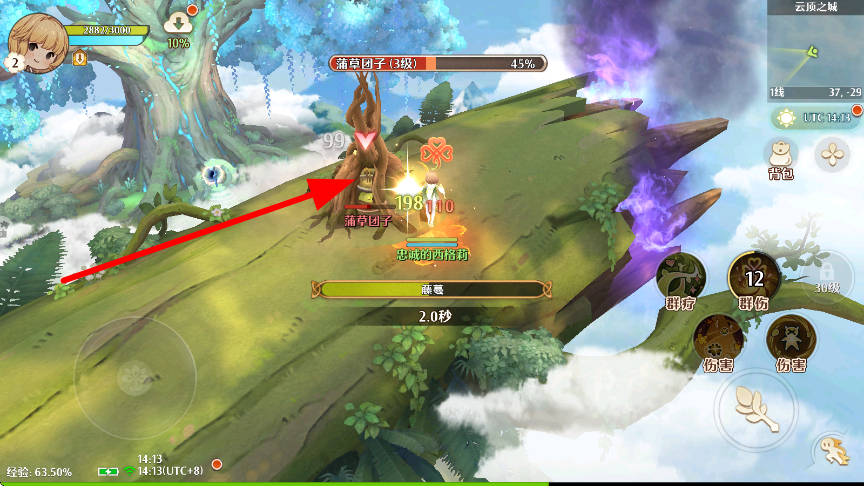Open the four-petal flower menu icon
This screenshot has height=486, width=864.
tap(831, 153)
